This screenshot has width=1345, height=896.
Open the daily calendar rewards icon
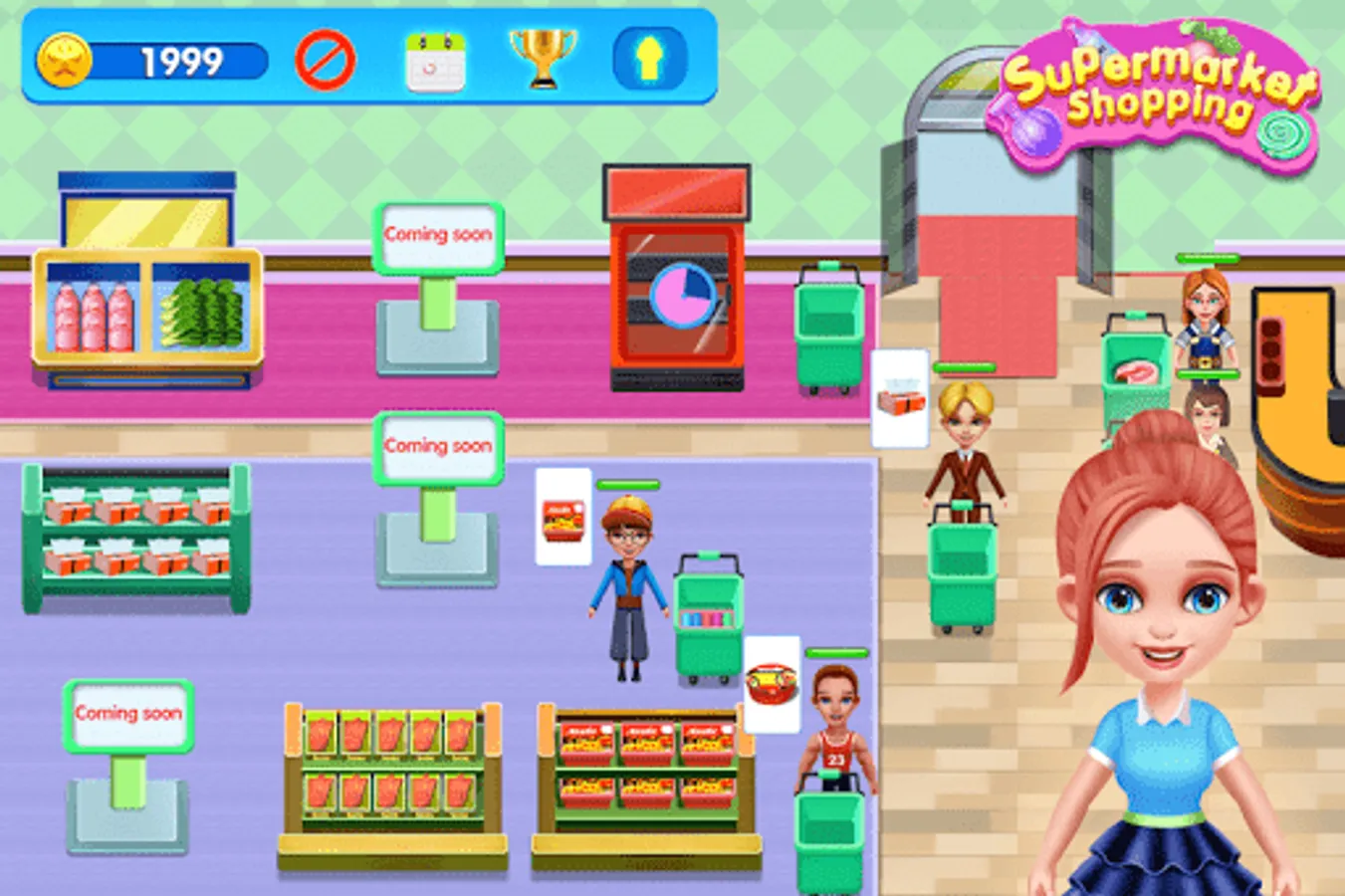click(x=437, y=60)
